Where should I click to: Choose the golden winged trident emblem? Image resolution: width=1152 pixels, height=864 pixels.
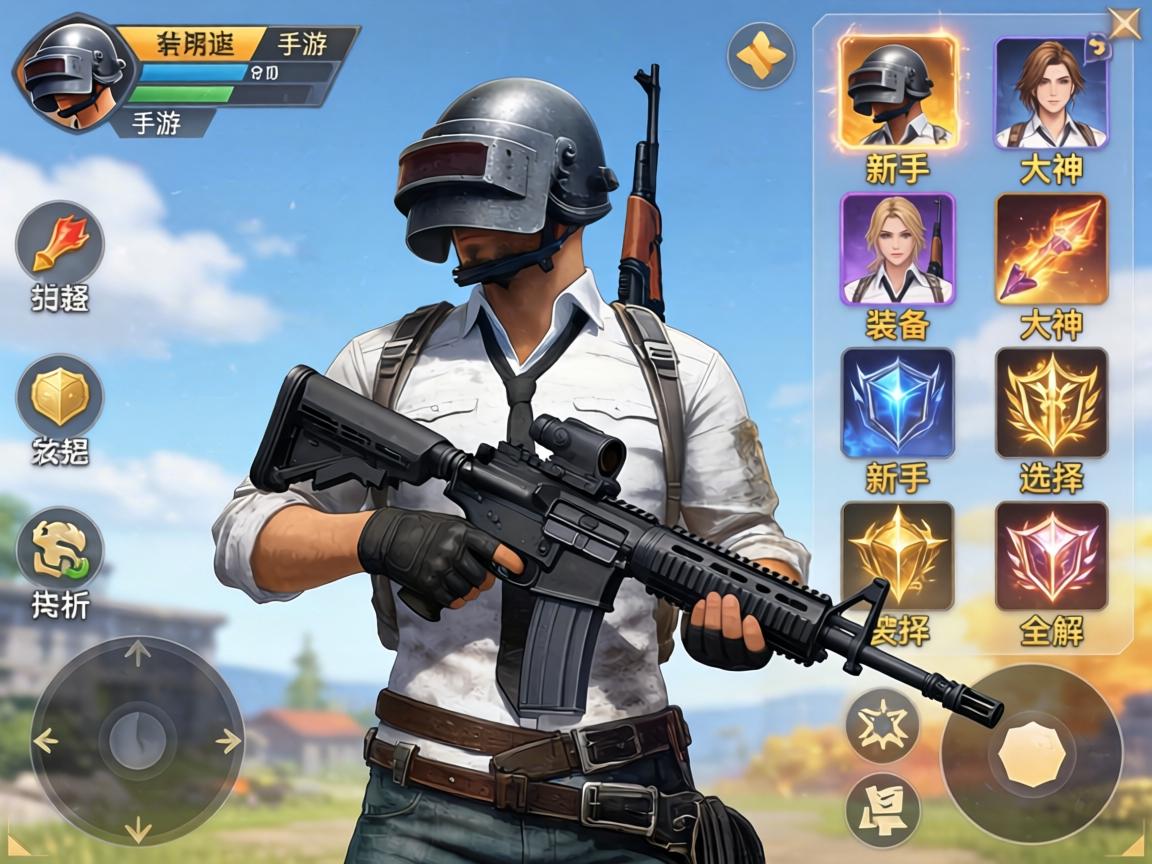click(x=1051, y=403)
